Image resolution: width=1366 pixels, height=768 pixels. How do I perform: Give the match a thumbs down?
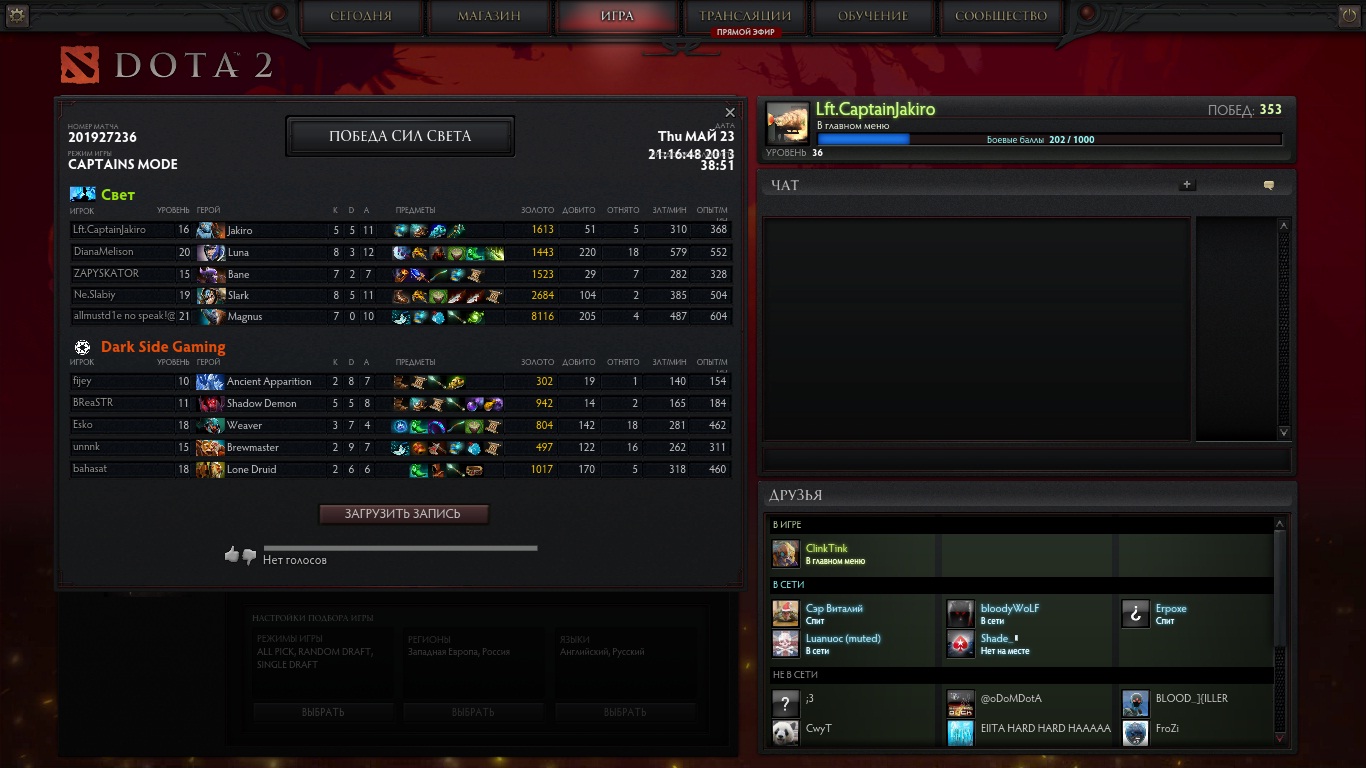point(249,556)
